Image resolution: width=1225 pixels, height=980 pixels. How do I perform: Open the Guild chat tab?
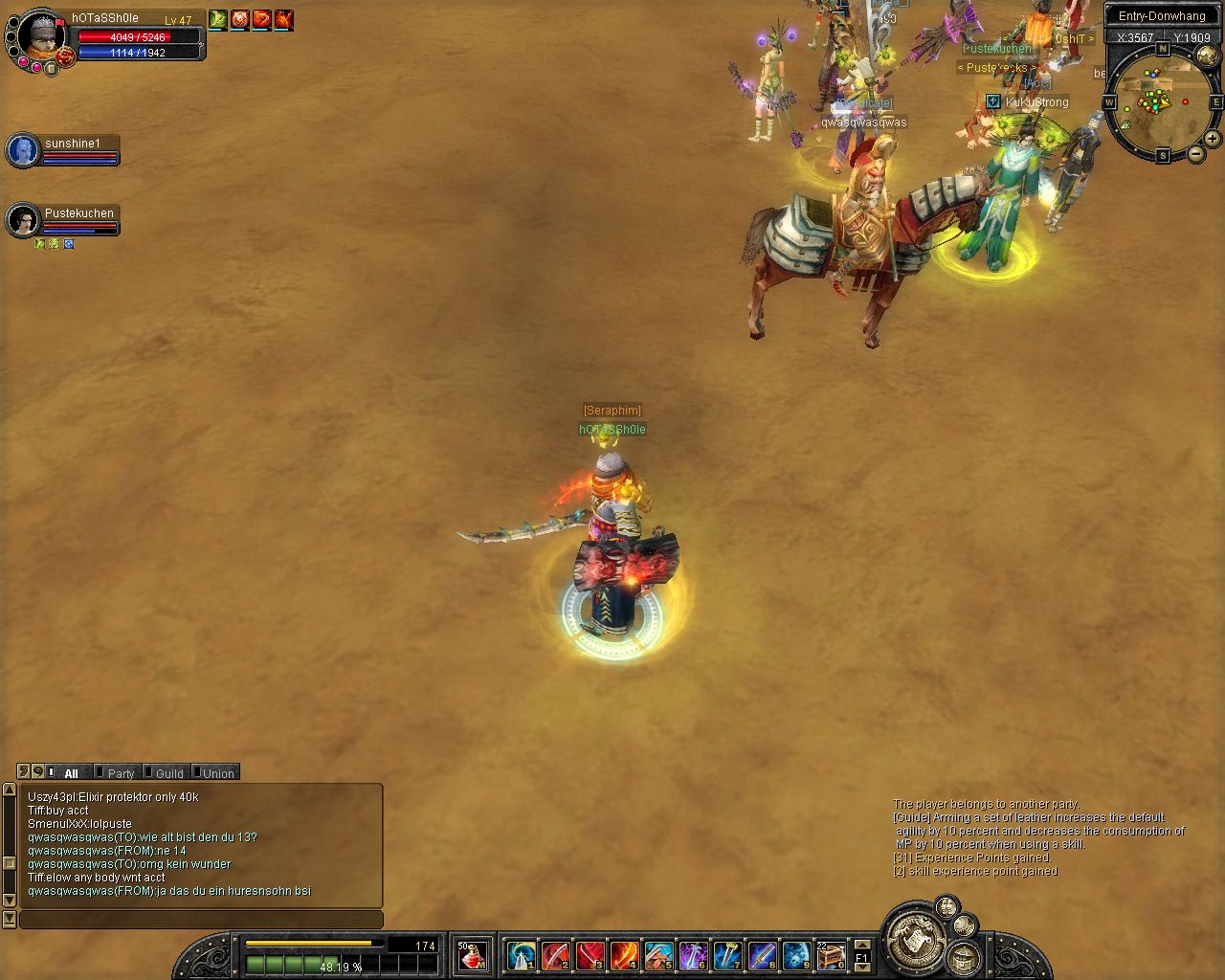click(169, 773)
